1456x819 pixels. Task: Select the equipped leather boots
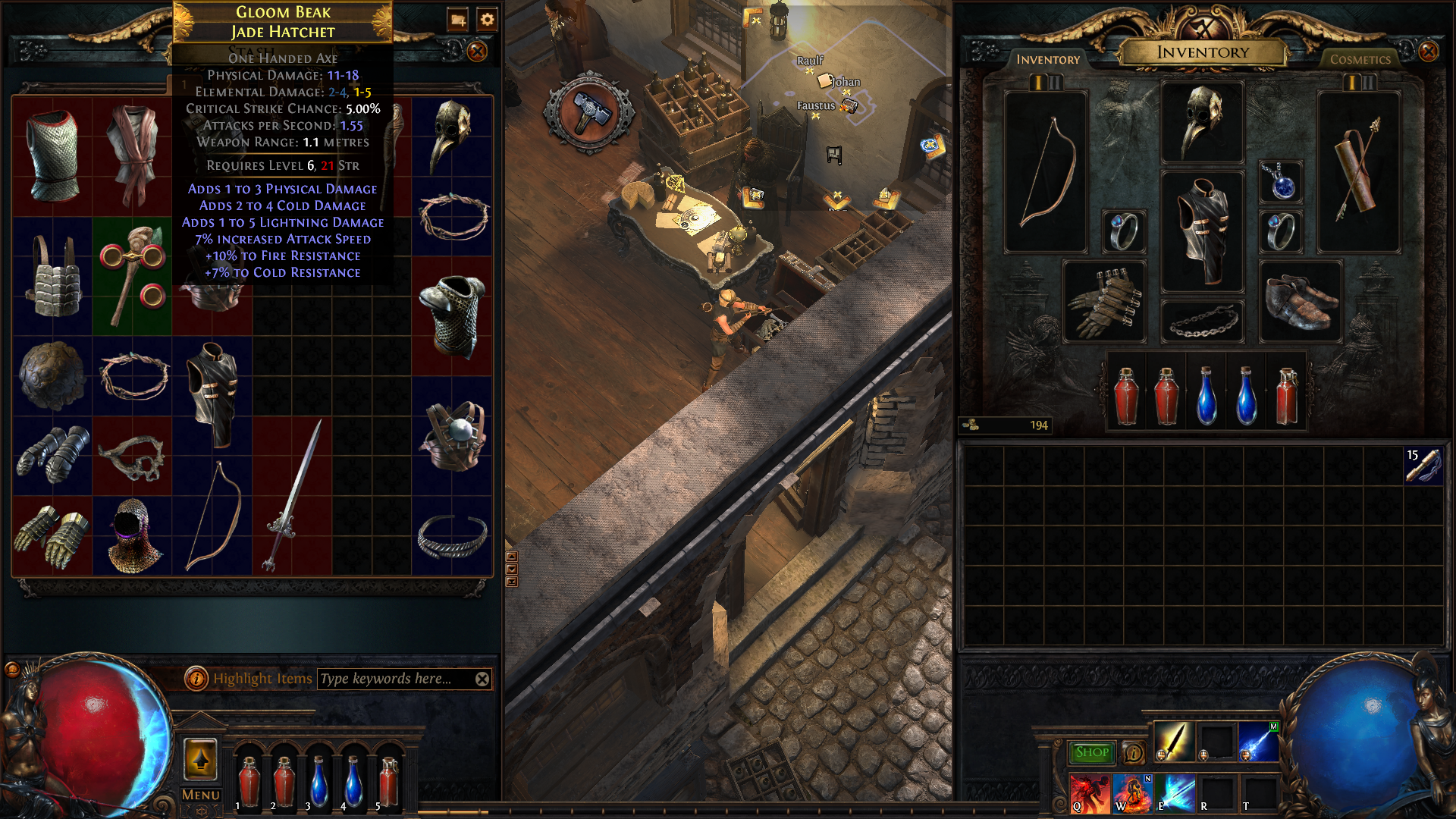point(1300,301)
